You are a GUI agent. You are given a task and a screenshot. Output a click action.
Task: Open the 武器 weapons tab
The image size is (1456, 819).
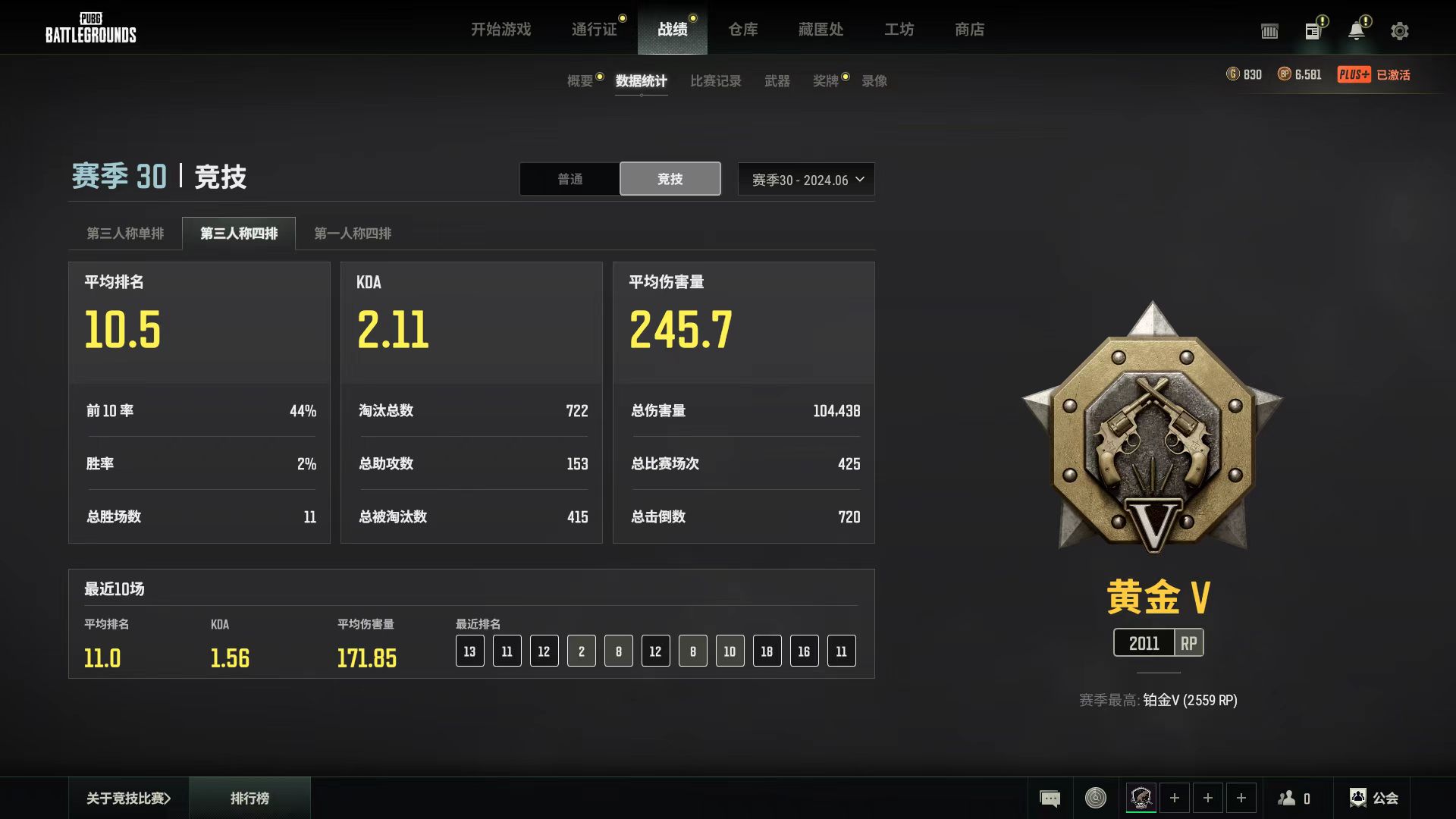[777, 81]
